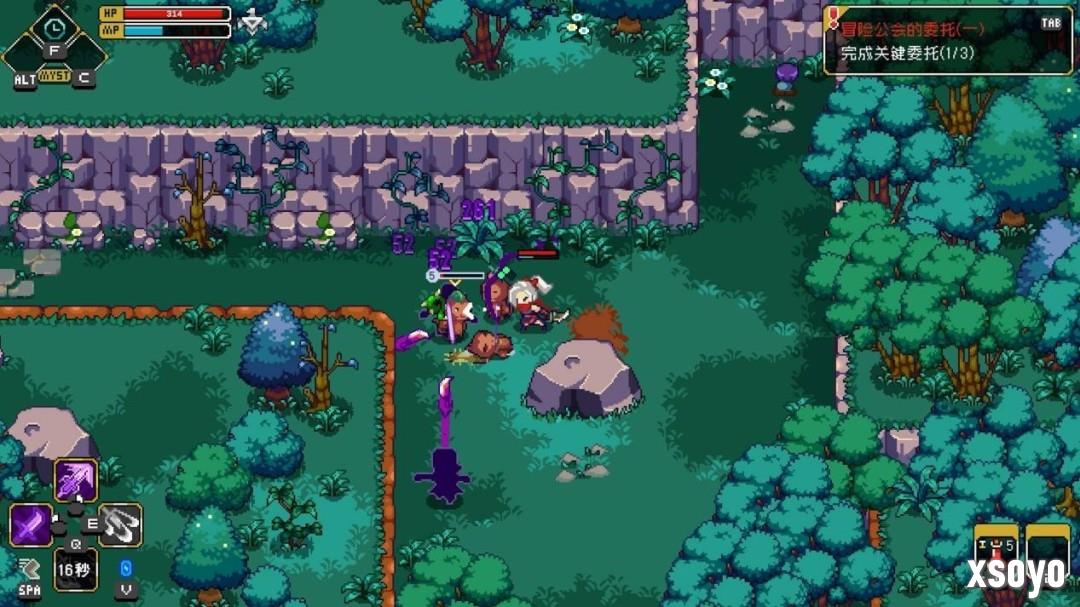This screenshot has height=607, width=1080.
Task: Activate the purple arrow skill
Action: click(76, 480)
